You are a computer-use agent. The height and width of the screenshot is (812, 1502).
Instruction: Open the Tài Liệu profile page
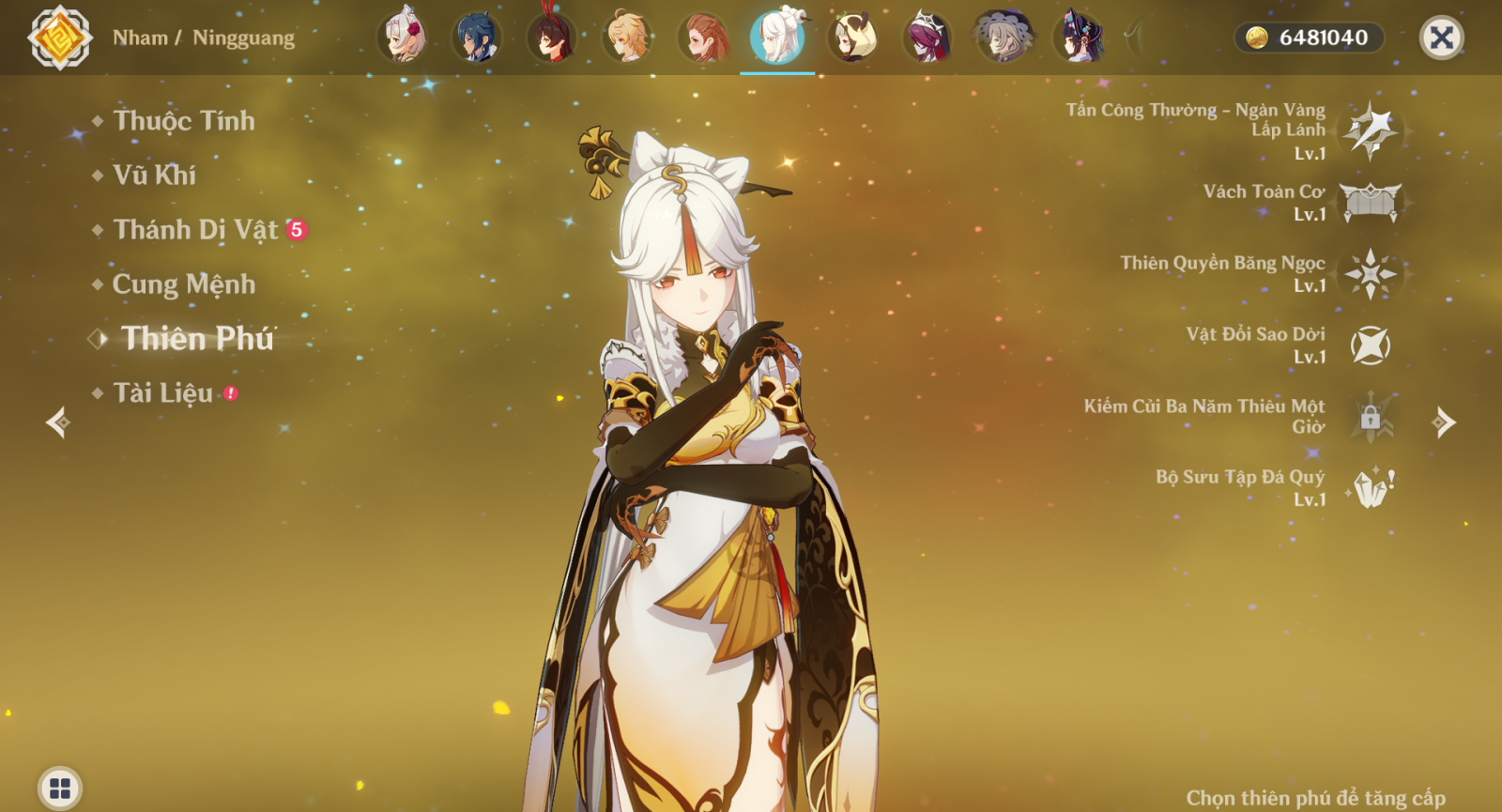163,393
